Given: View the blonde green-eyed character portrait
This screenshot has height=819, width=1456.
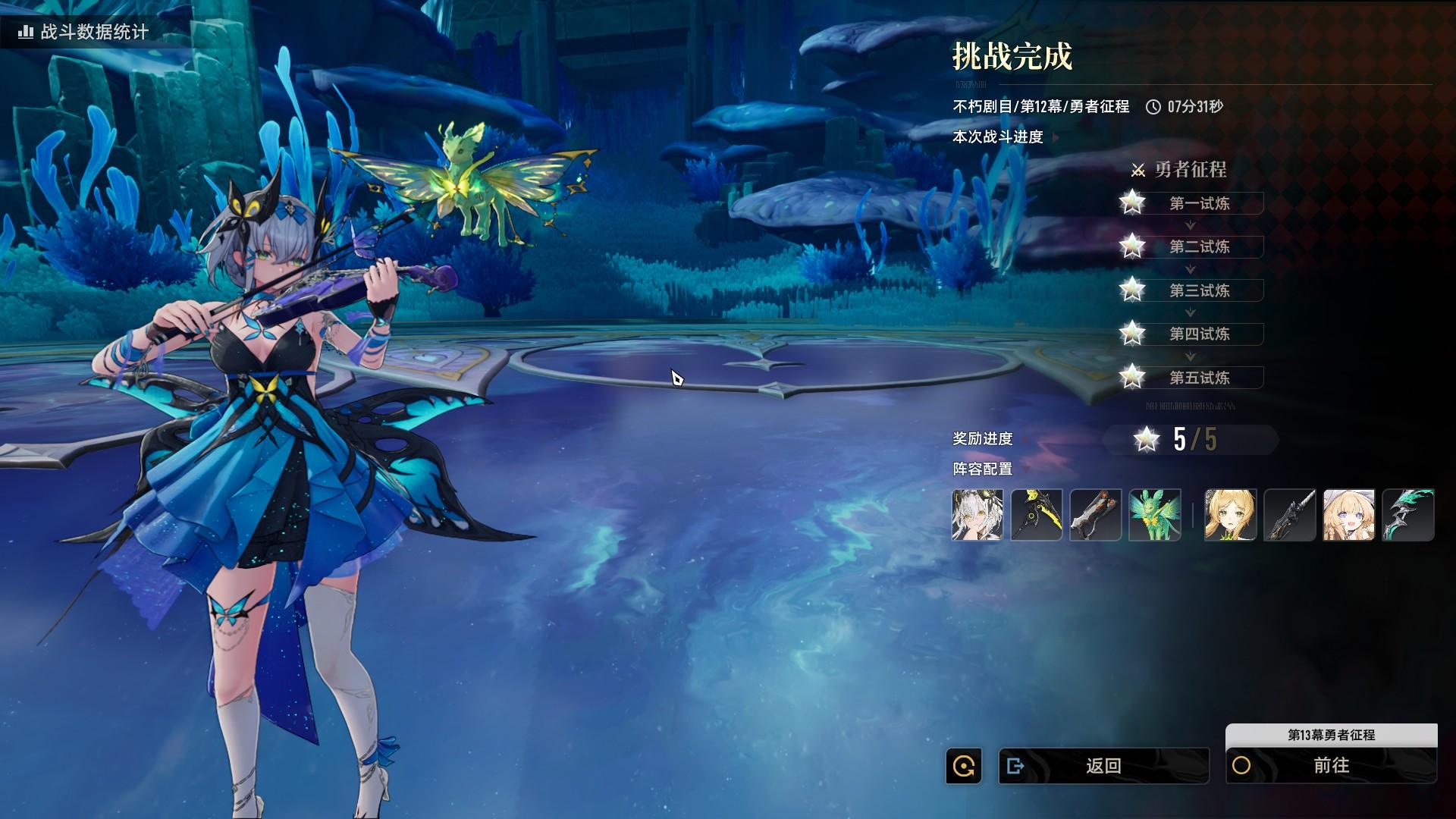Looking at the screenshot, I should (x=1231, y=515).
